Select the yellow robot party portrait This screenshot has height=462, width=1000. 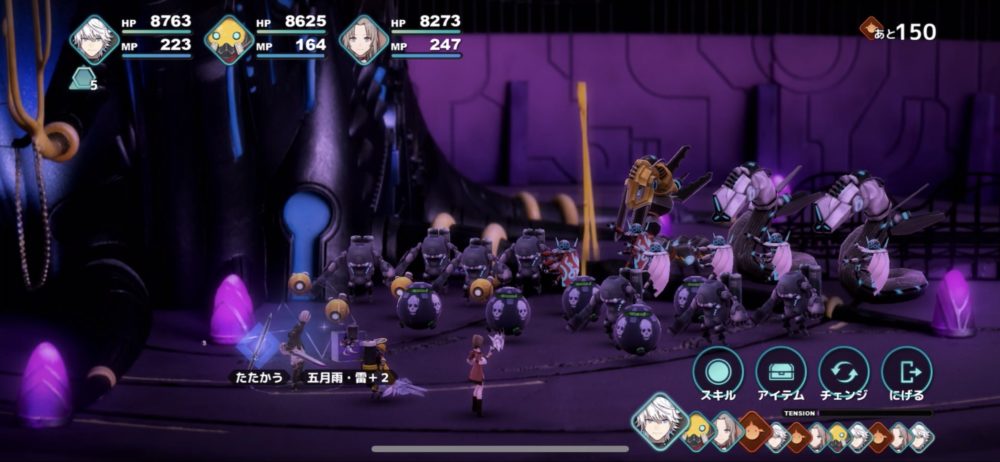229,40
